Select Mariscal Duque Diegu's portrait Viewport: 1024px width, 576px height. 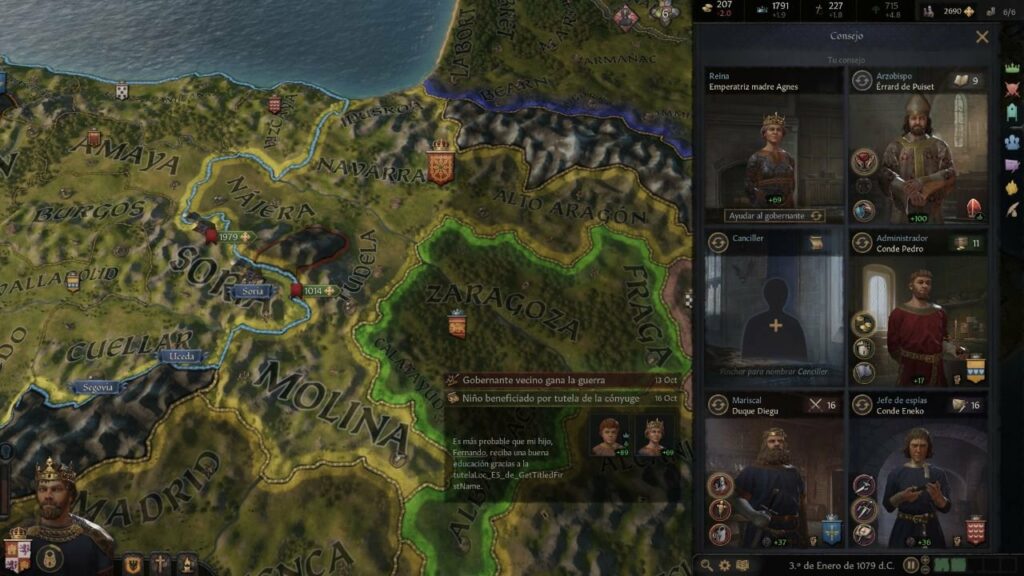pyautogui.click(x=774, y=482)
